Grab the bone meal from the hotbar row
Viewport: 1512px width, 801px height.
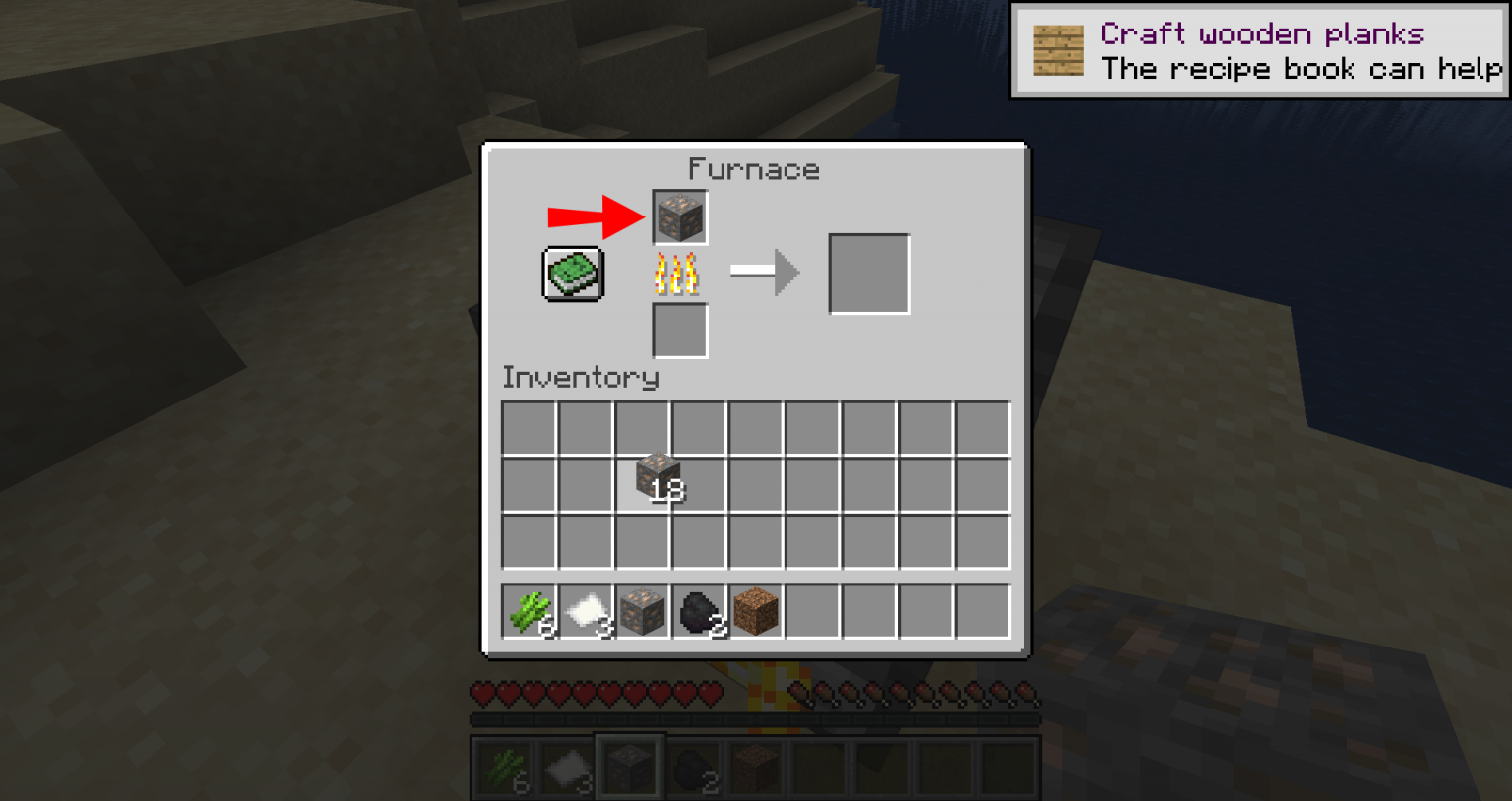click(588, 609)
